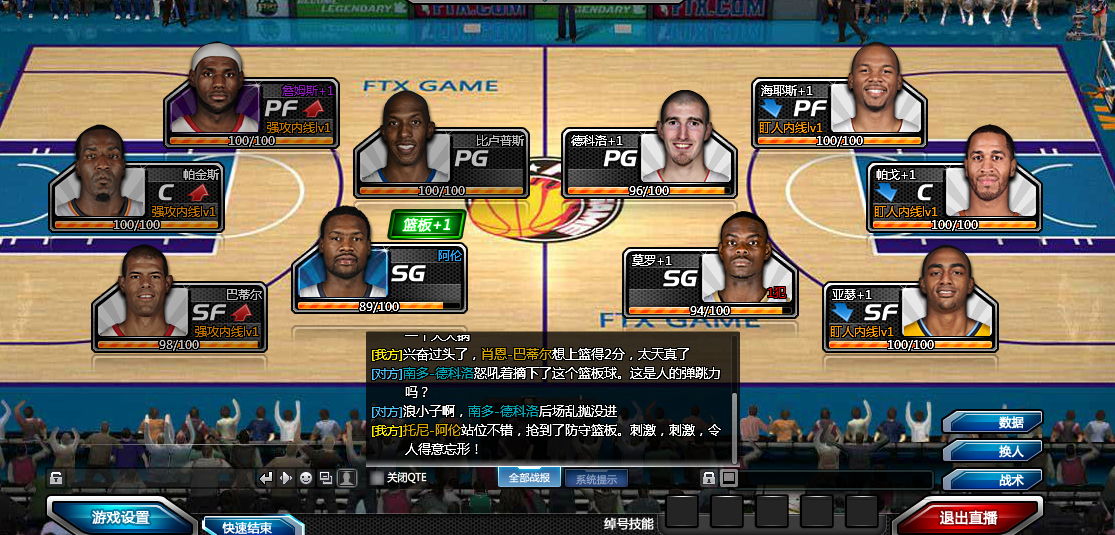Switch to the 全部战报 tab
The width and height of the screenshot is (1115, 535).
pyautogui.click(x=529, y=478)
